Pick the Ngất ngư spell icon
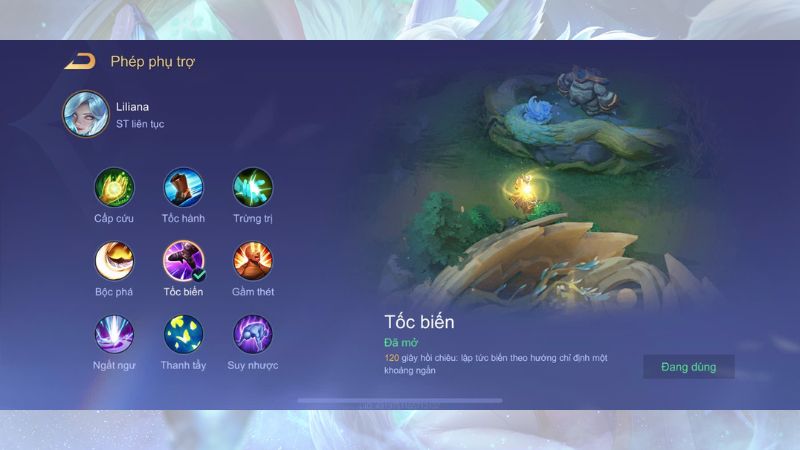 click(113, 334)
